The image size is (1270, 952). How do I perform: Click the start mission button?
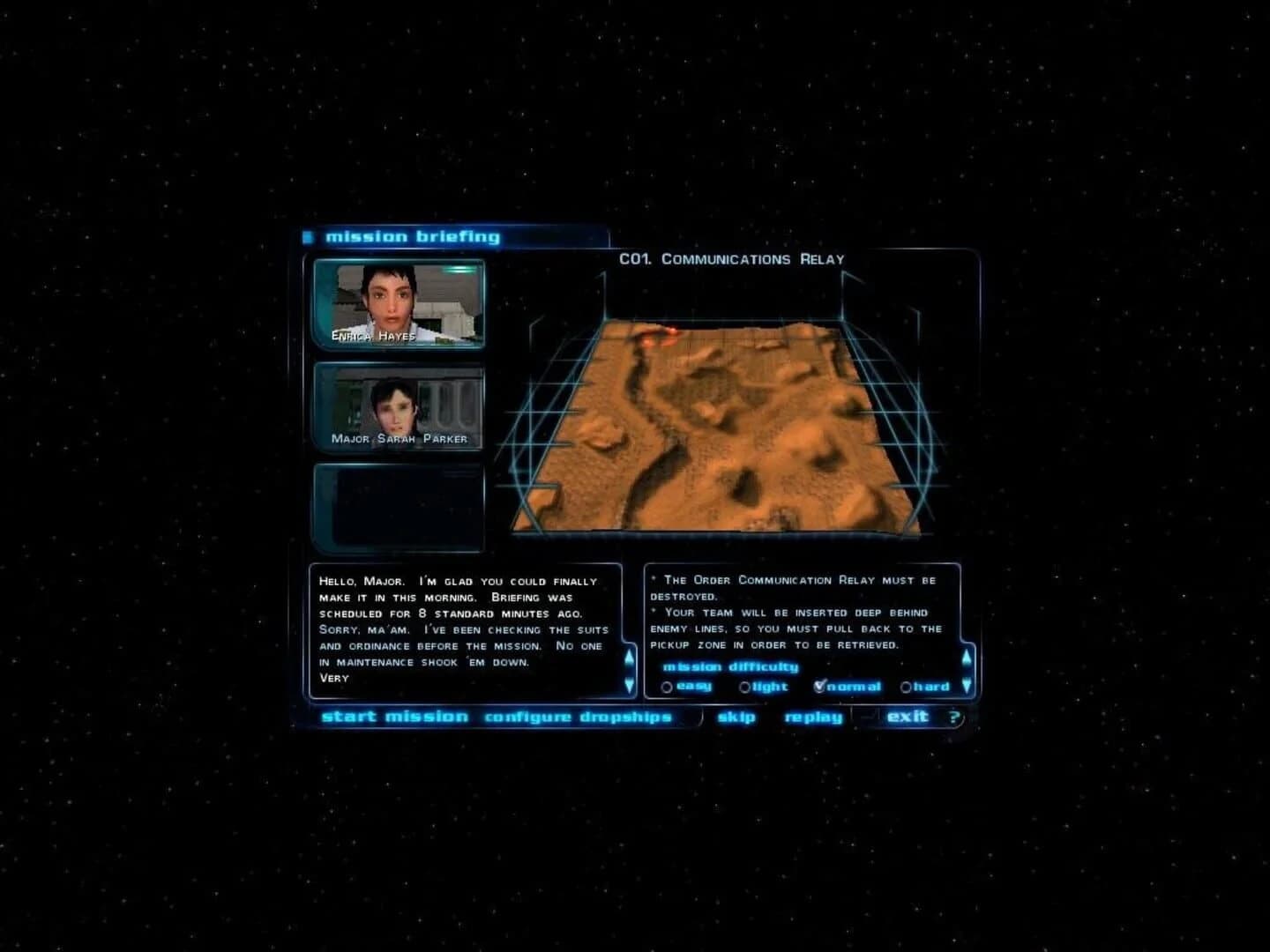397,717
